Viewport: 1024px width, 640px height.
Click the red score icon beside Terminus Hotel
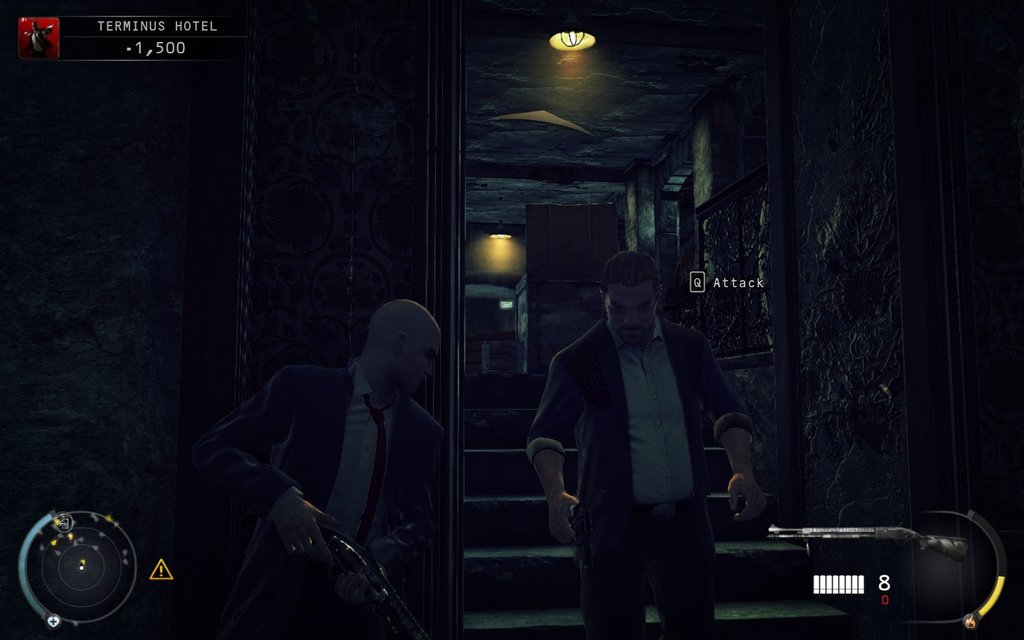(39, 37)
